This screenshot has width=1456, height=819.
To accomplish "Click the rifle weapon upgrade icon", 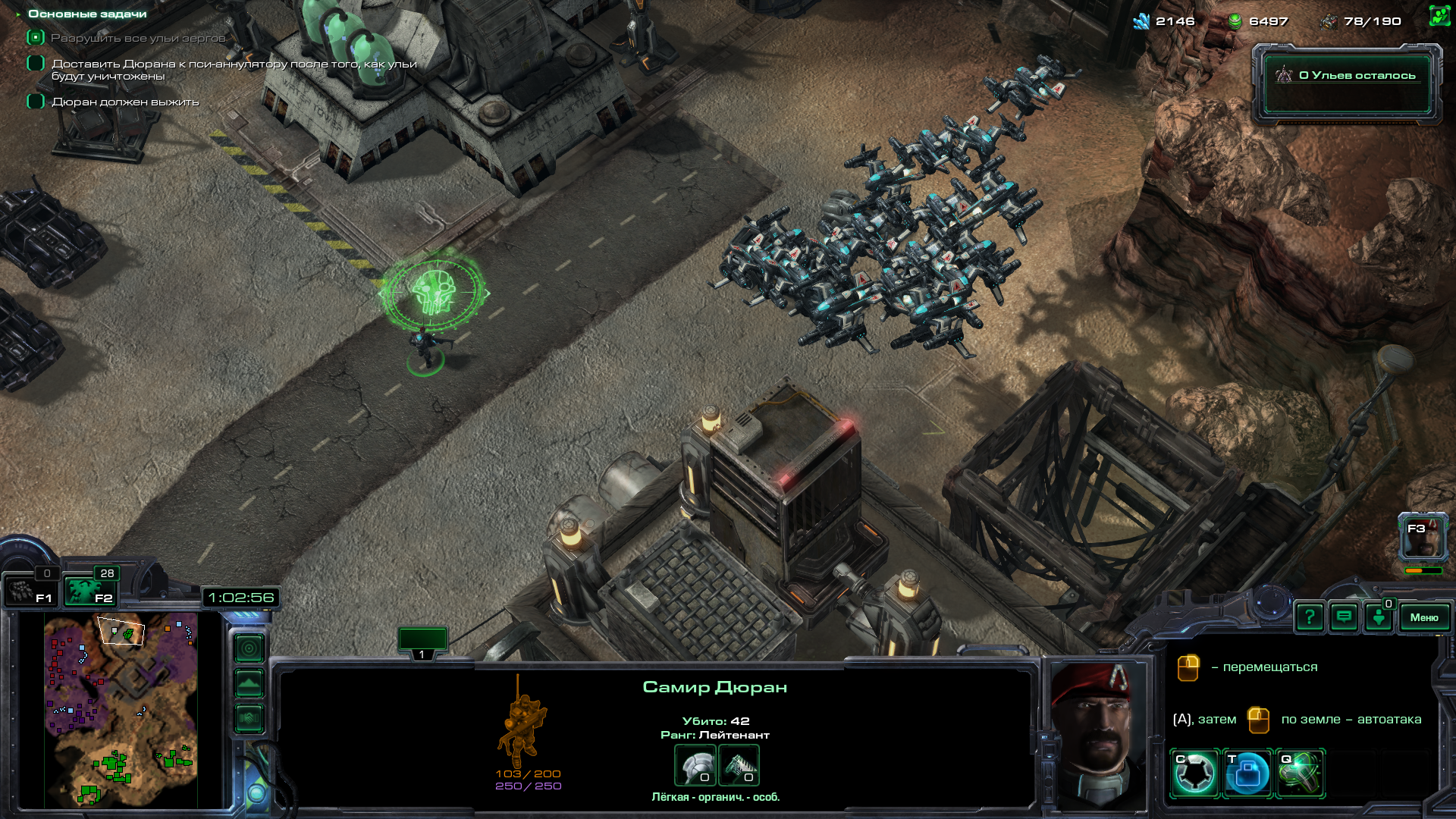I will point(738,765).
